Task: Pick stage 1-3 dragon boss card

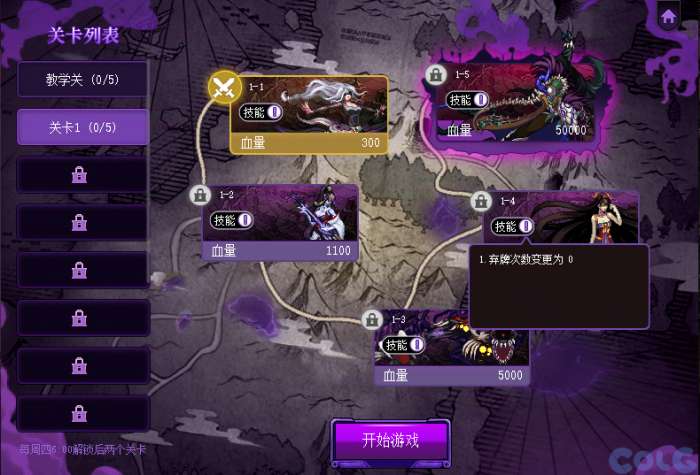Action: pos(453,348)
